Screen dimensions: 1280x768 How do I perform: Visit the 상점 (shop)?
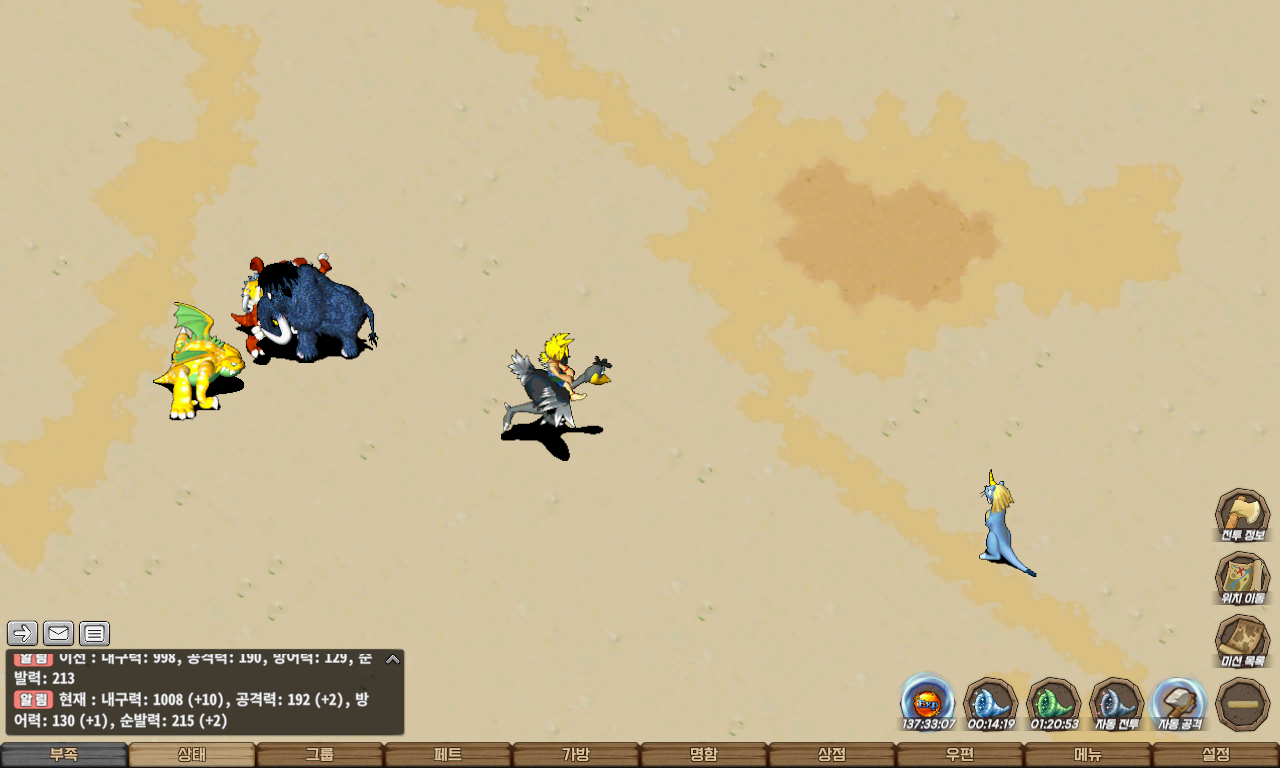[832, 755]
